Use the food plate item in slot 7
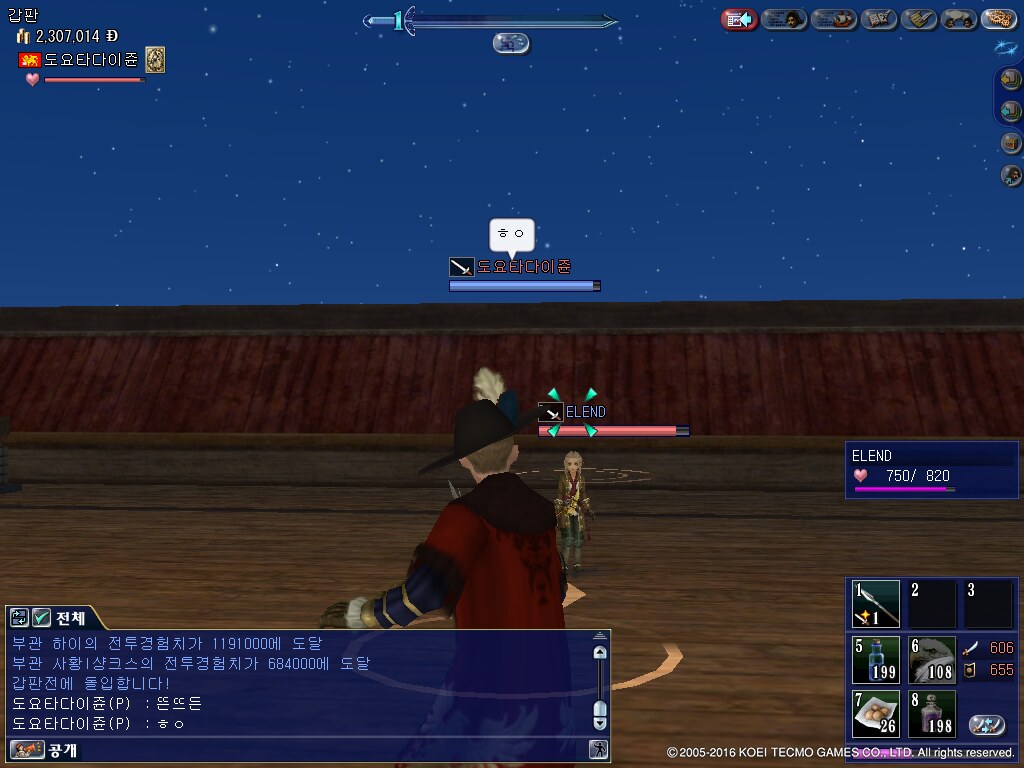The image size is (1024, 768). click(x=875, y=713)
